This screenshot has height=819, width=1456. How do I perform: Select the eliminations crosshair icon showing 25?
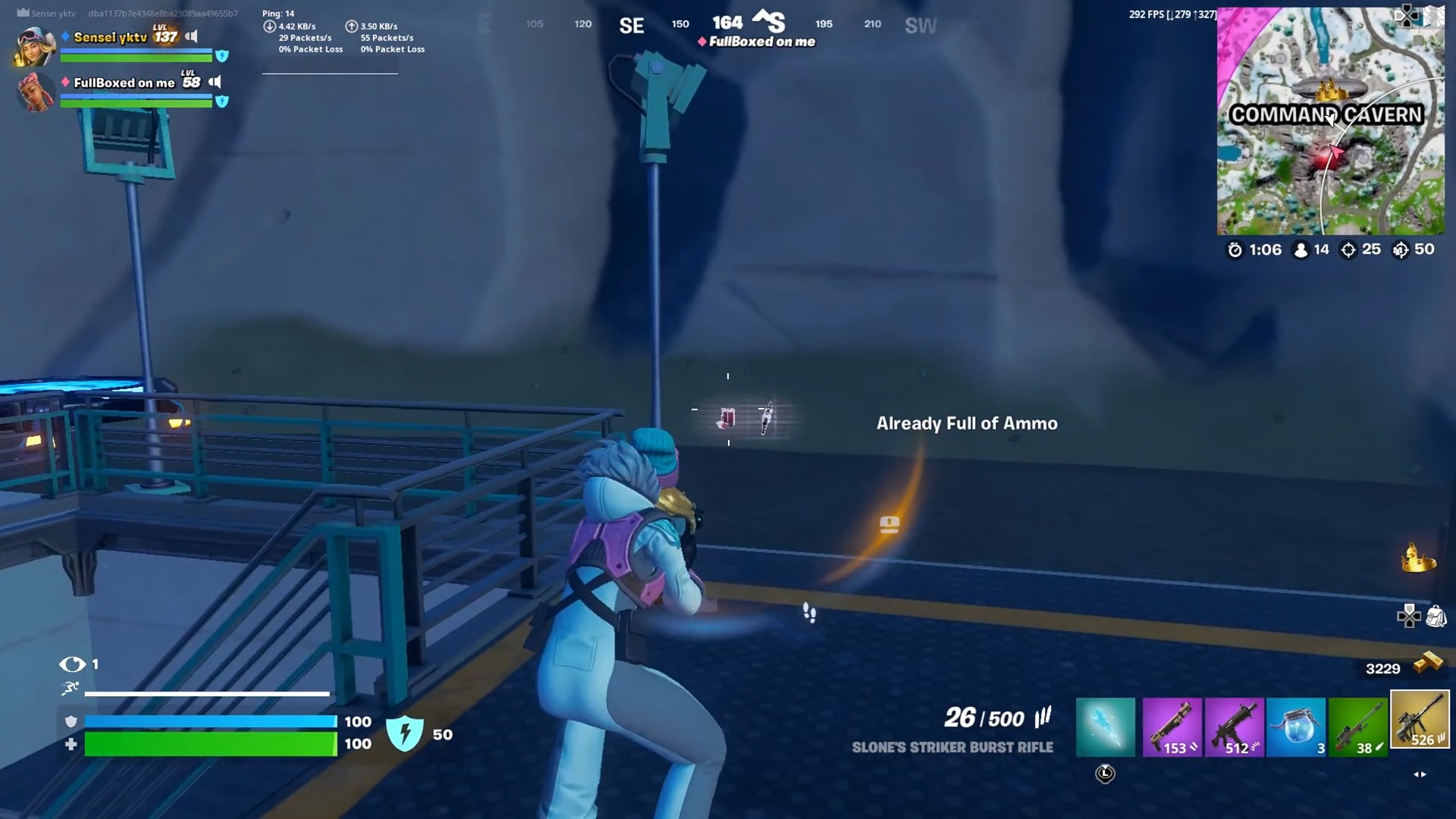tap(1348, 249)
